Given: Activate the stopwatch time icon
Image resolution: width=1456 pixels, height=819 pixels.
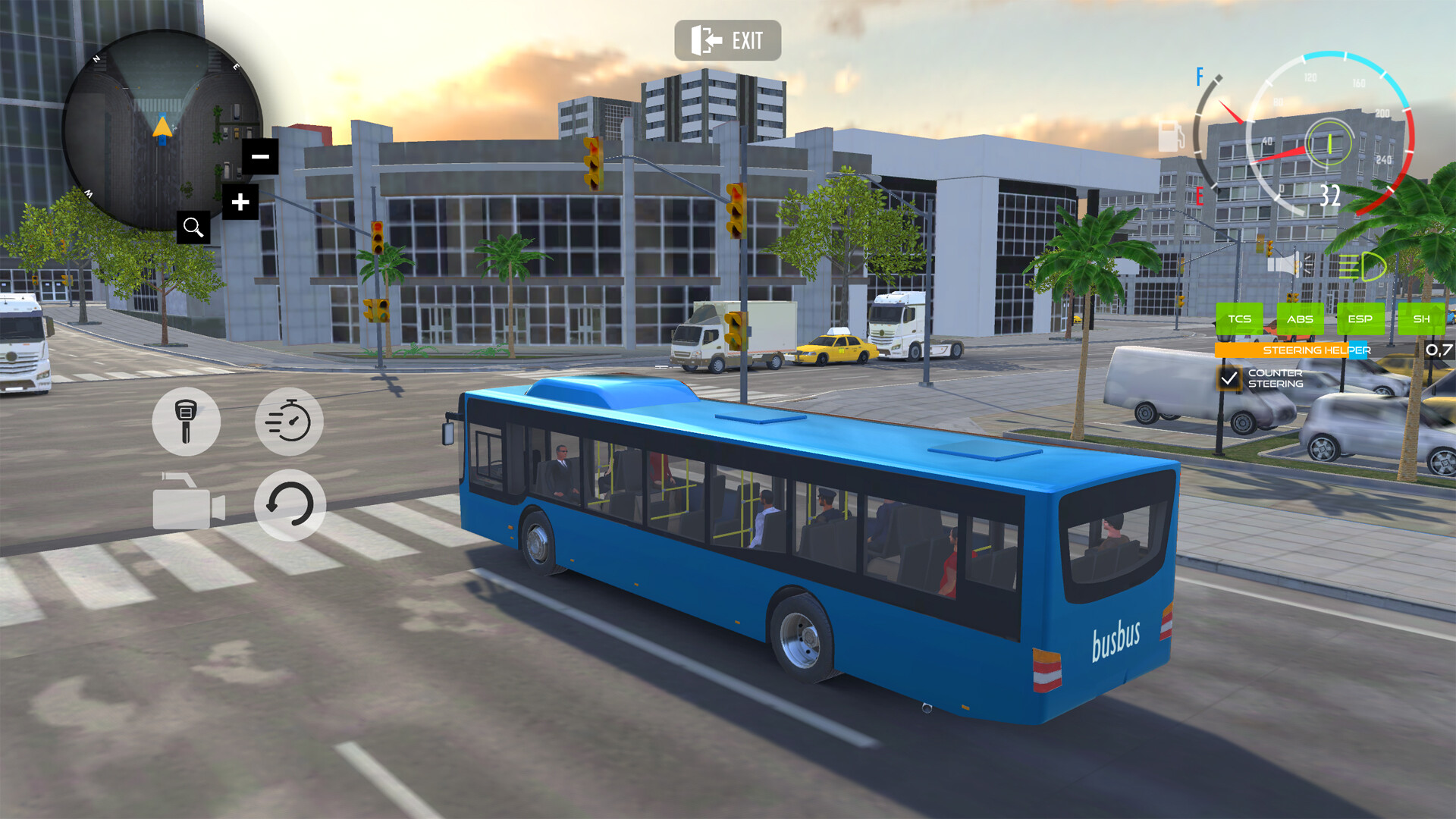Looking at the screenshot, I should click(290, 422).
